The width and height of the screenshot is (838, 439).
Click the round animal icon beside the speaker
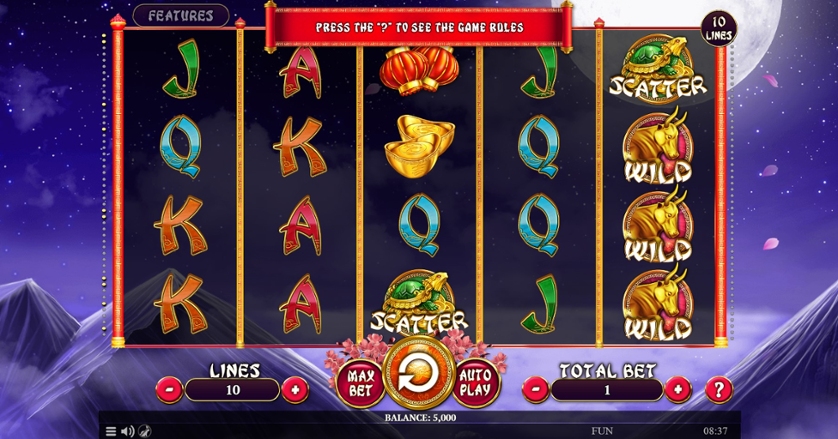click(x=145, y=431)
